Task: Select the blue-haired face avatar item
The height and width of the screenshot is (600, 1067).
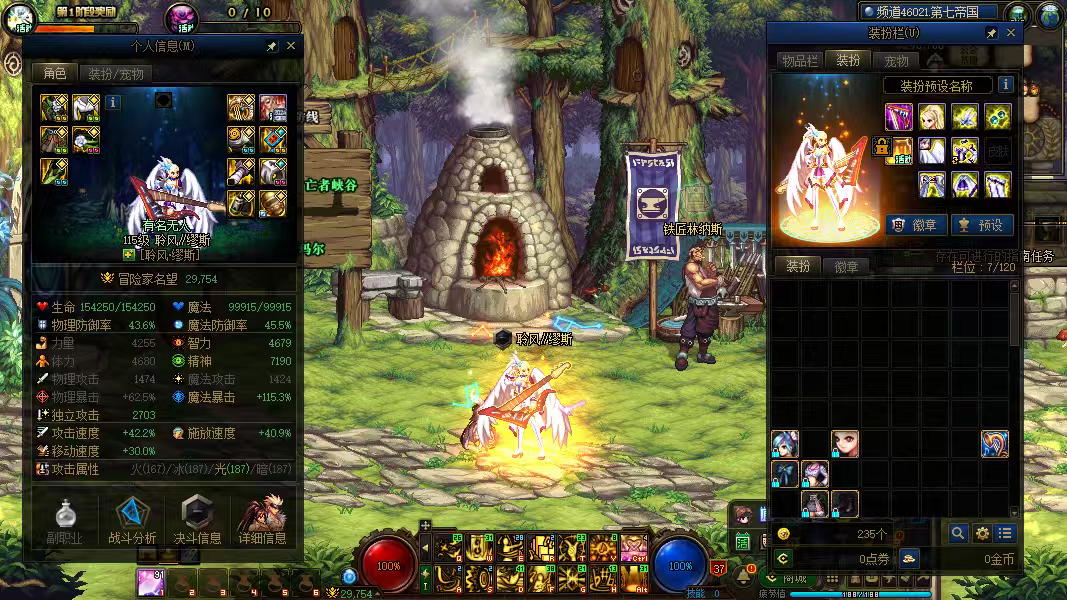Action: (785, 444)
